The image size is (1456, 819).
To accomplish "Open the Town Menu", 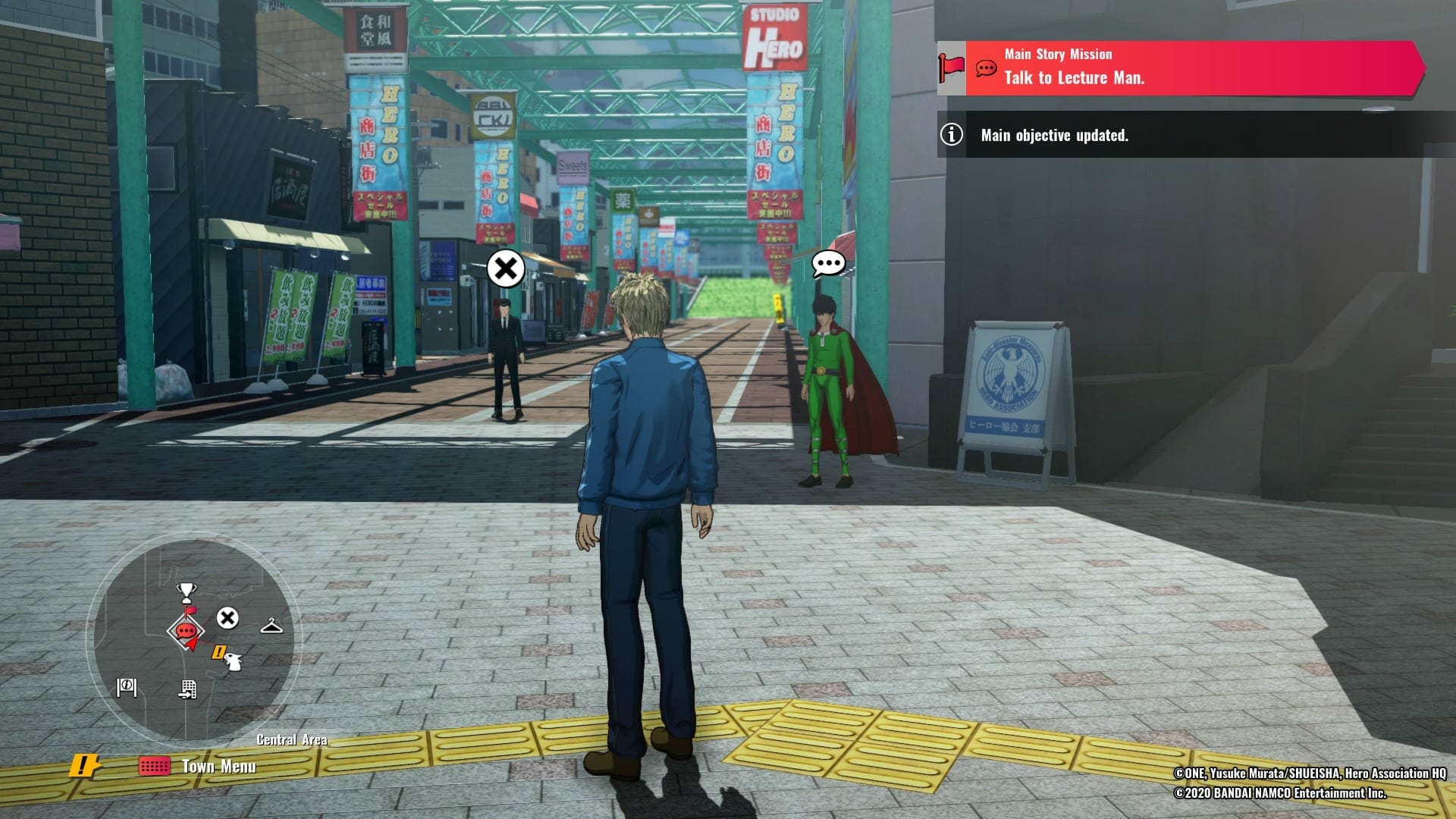I will pyautogui.click(x=199, y=766).
